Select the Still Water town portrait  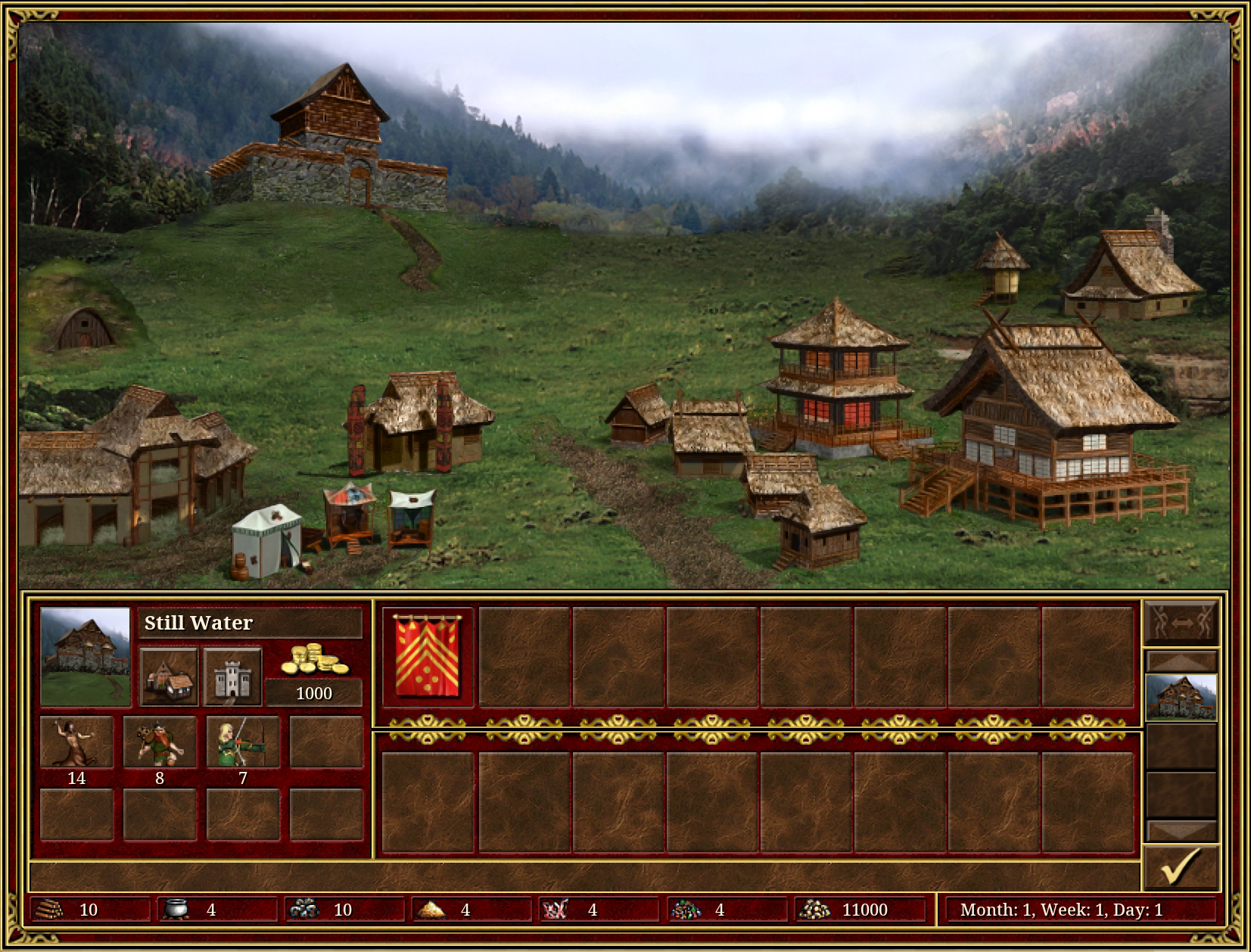85,657
